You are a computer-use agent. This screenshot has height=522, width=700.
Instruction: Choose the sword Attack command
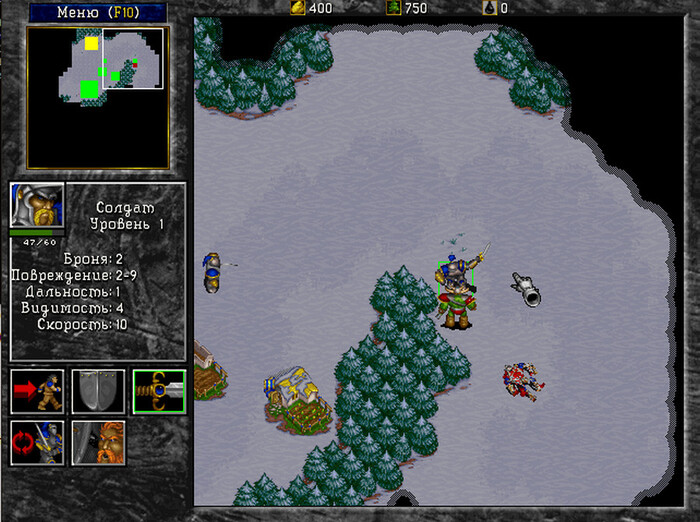(x=159, y=391)
